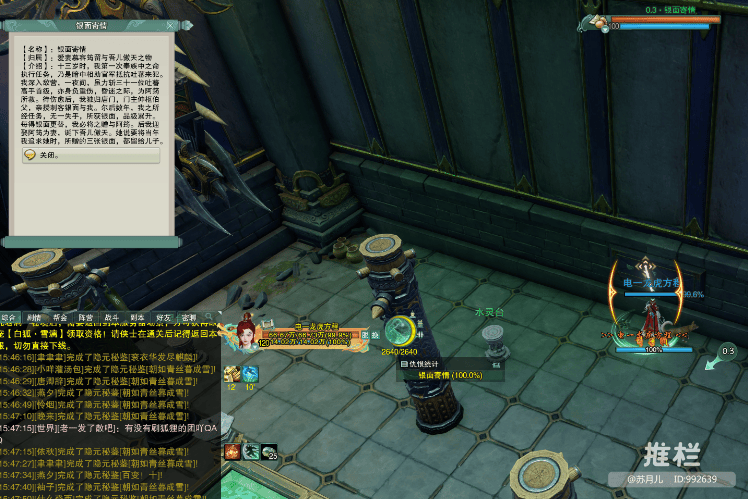Switch to the 综合 chat tab

pyautogui.click(x=9, y=318)
